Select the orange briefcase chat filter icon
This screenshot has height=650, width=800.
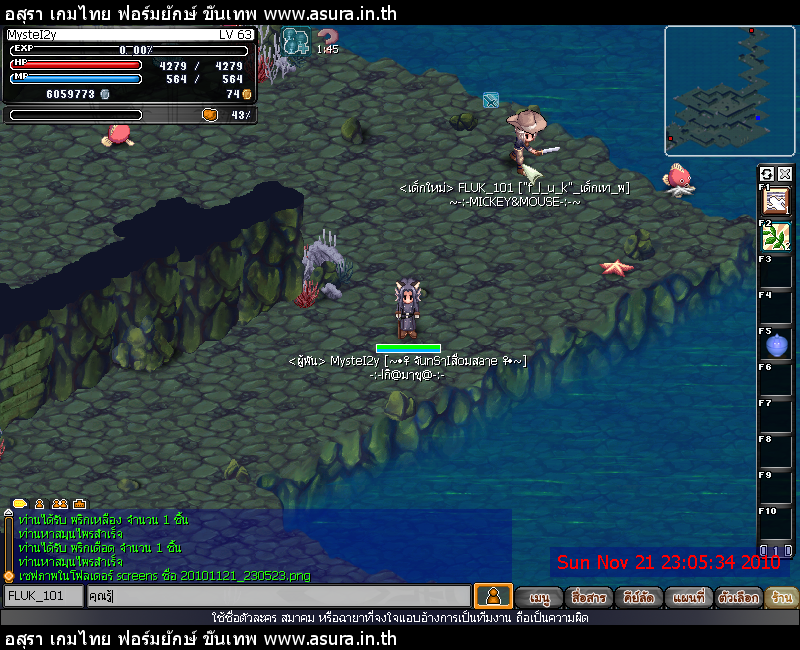[79, 503]
